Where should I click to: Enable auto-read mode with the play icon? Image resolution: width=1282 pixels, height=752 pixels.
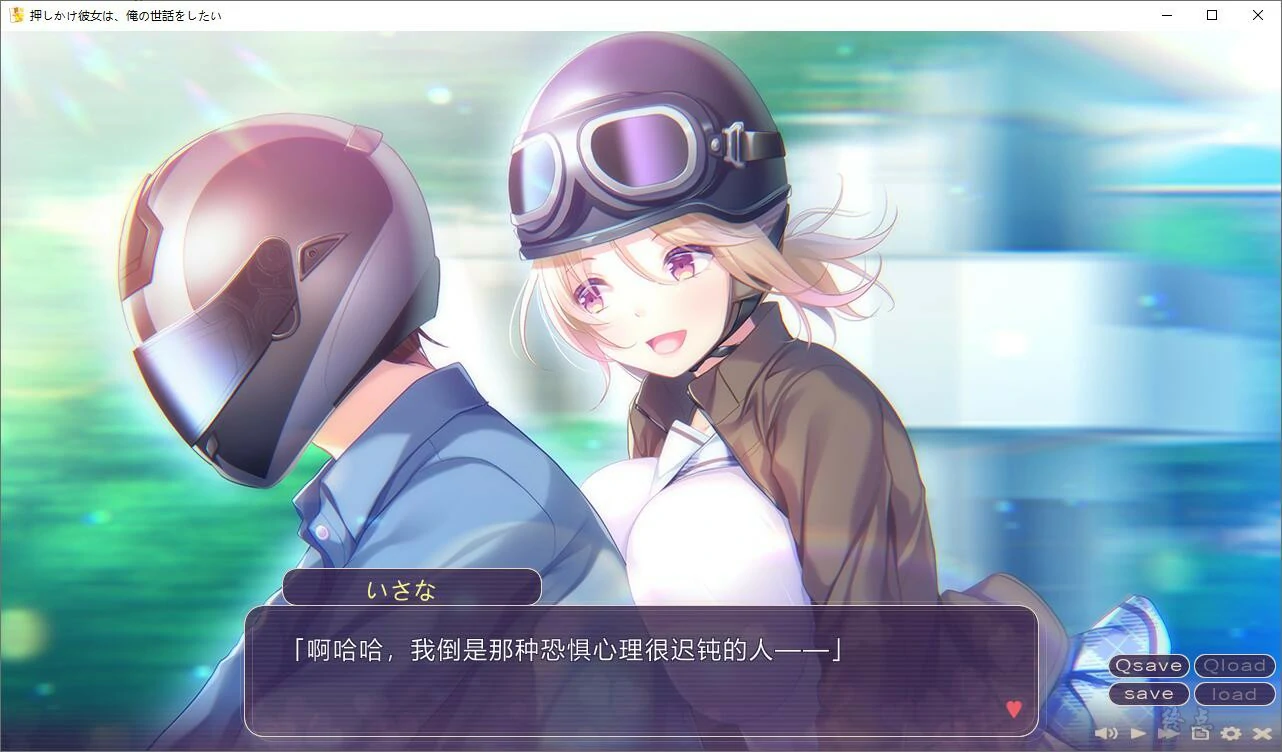[1138, 734]
